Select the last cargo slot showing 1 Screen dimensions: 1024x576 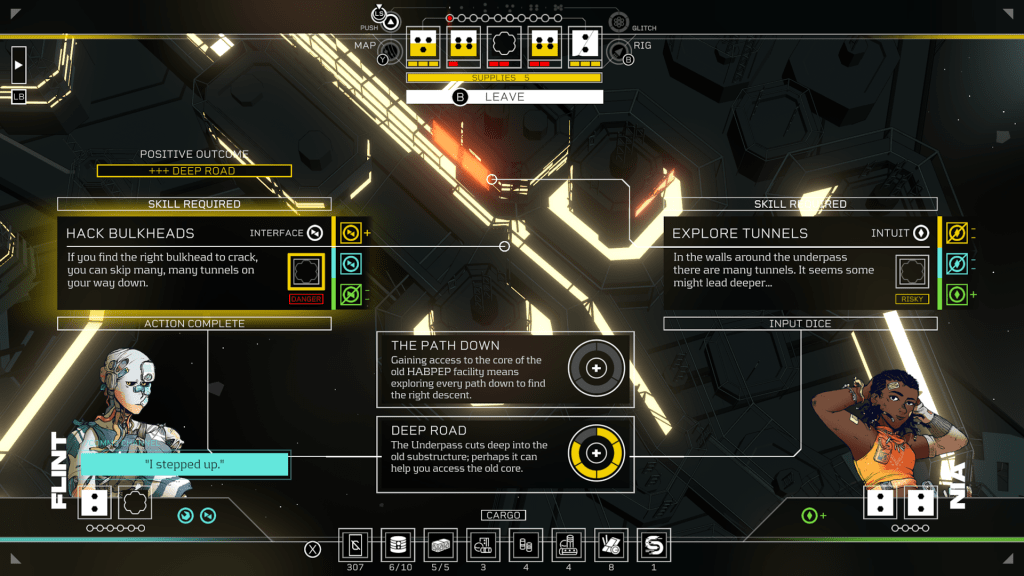654,545
